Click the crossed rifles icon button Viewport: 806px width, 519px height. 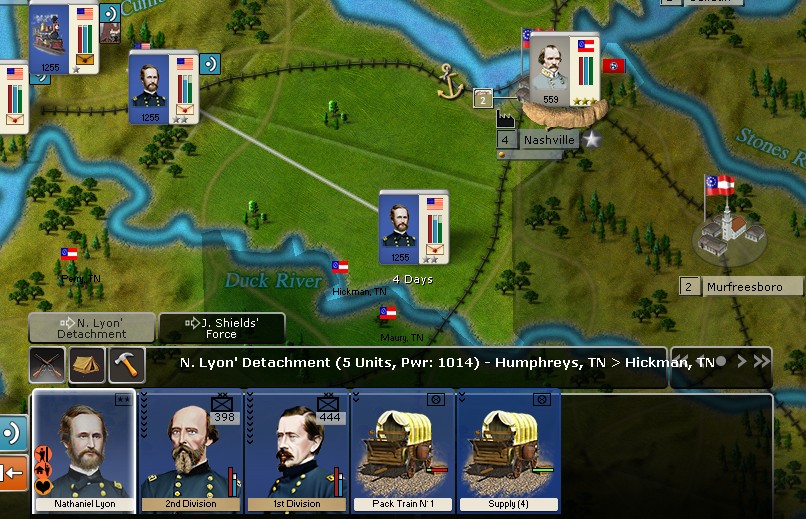[47, 365]
